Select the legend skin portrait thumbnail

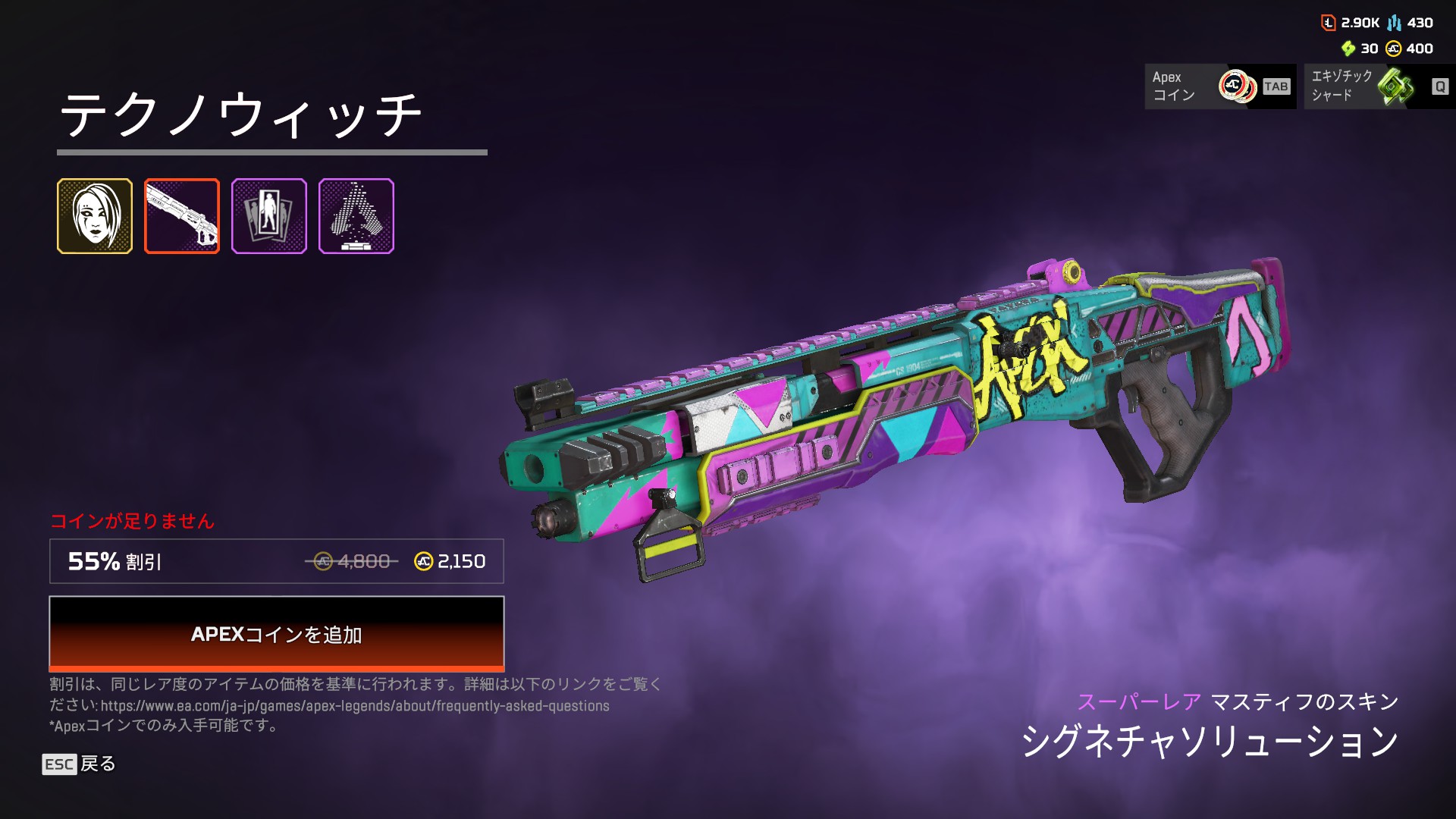(95, 216)
